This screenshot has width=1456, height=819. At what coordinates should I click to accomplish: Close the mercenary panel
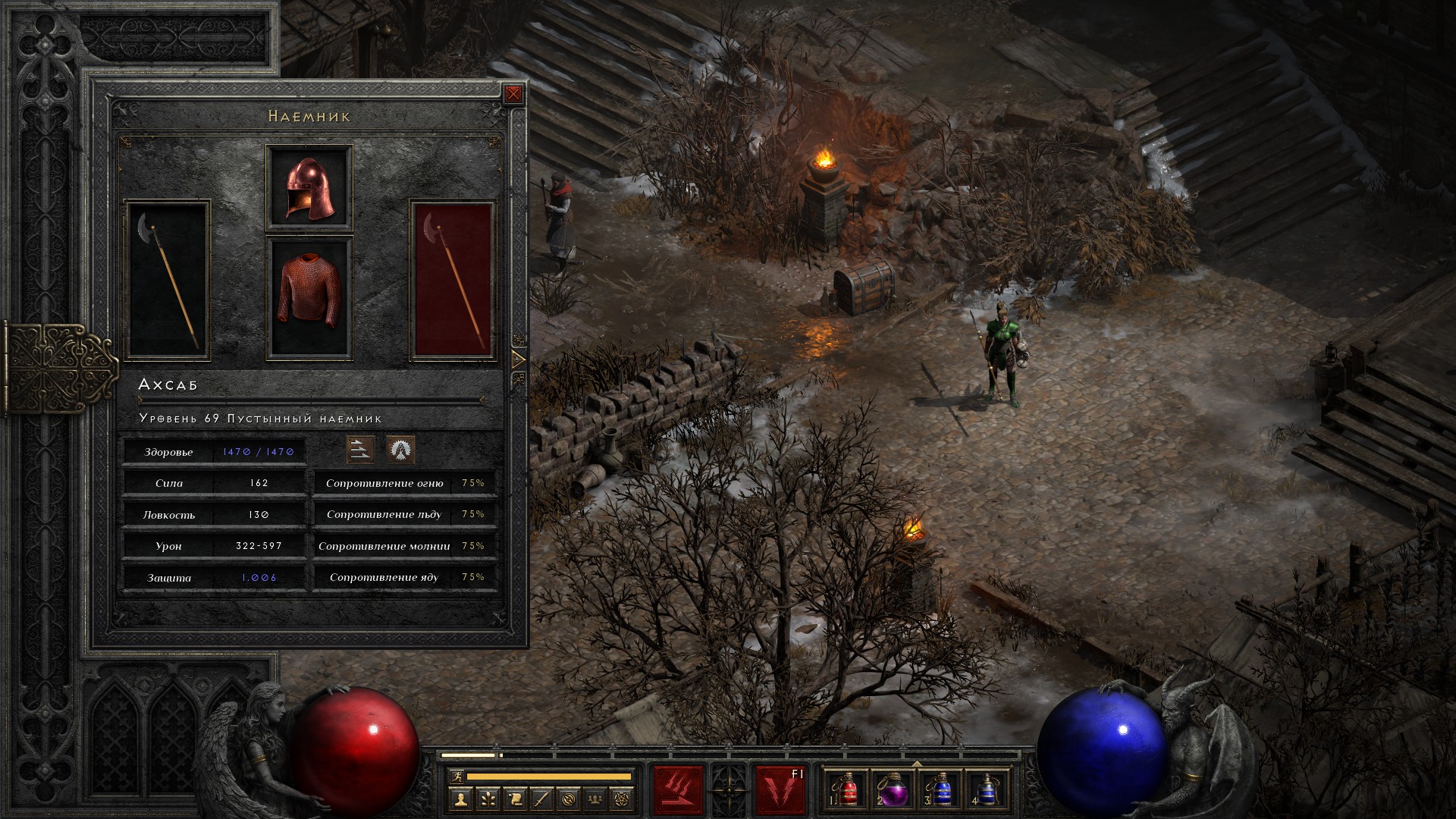513,94
